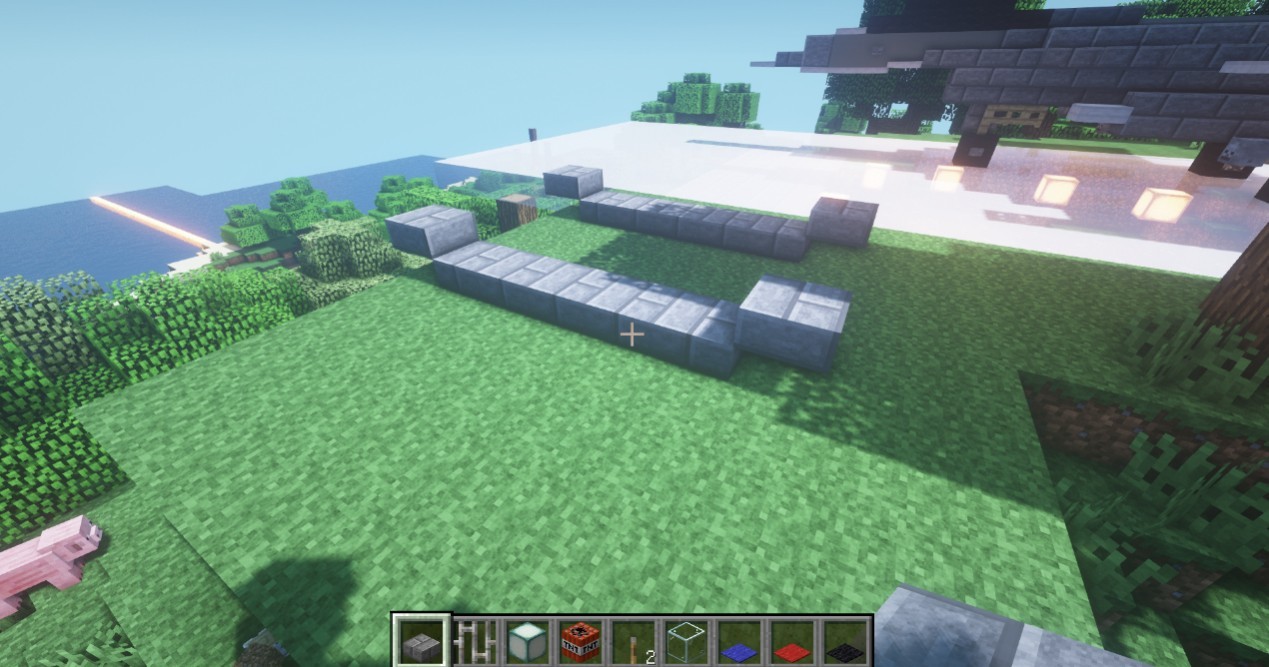The image size is (1269, 667).
Task: Select the iron bars hotbar slot
Action: pyautogui.click(x=474, y=640)
